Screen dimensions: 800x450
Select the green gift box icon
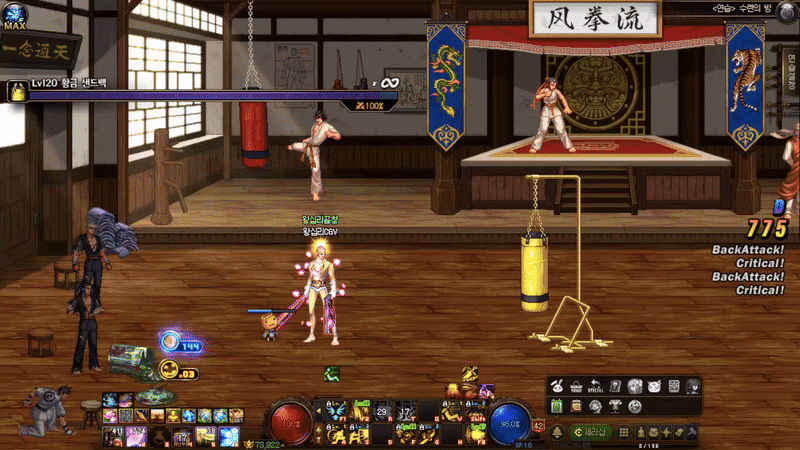558,406
